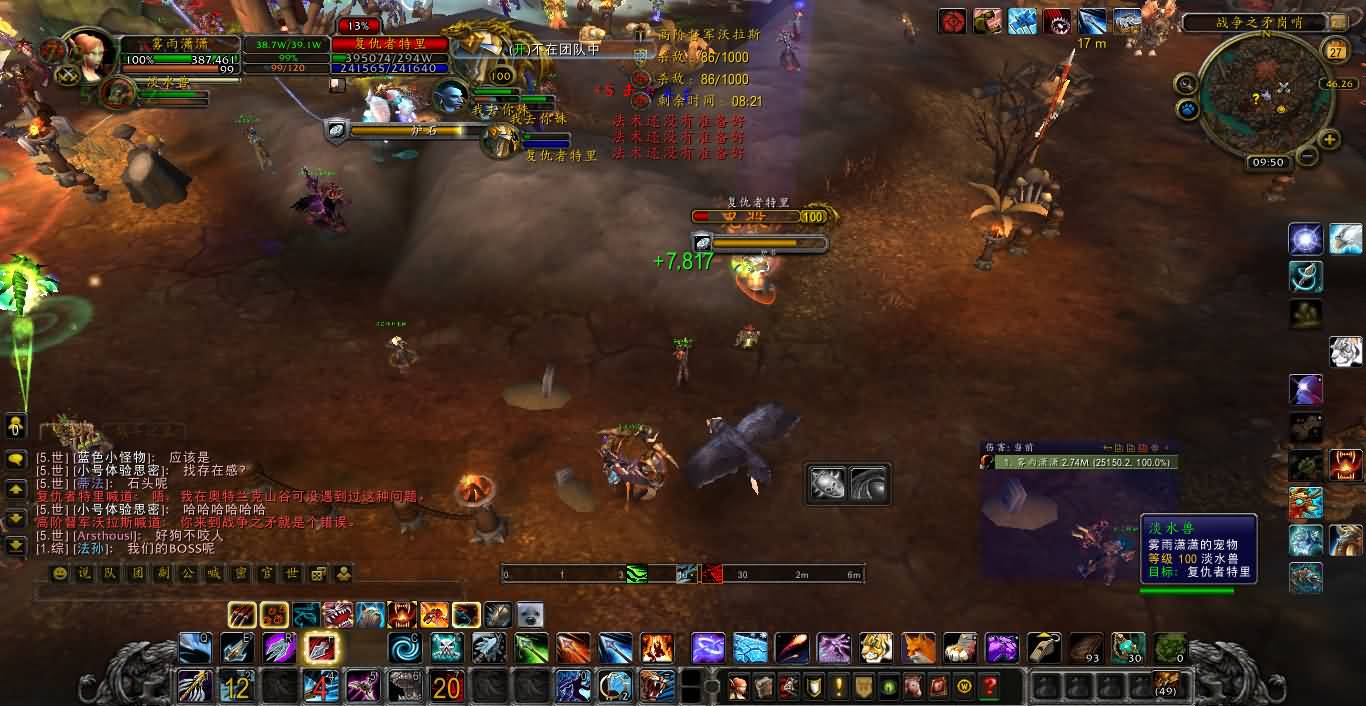Screen dimensions: 1366x706
Task: Activate the blue swirl ability marked C
Action: pos(405,648)
